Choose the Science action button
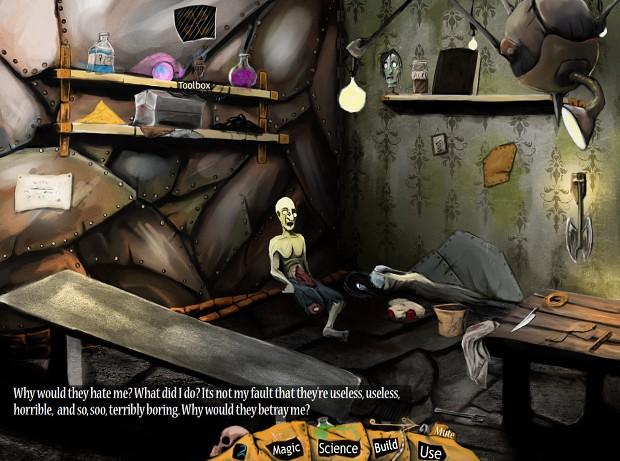This screenshot has width=620, height=461. pyautogui.click(x=338, y=448)
